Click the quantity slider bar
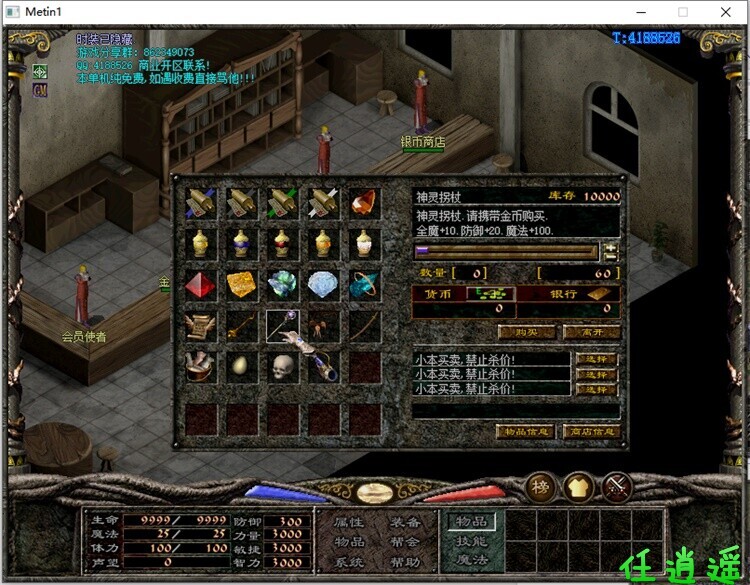Viewport: 750px width, 585px height. 506,252
